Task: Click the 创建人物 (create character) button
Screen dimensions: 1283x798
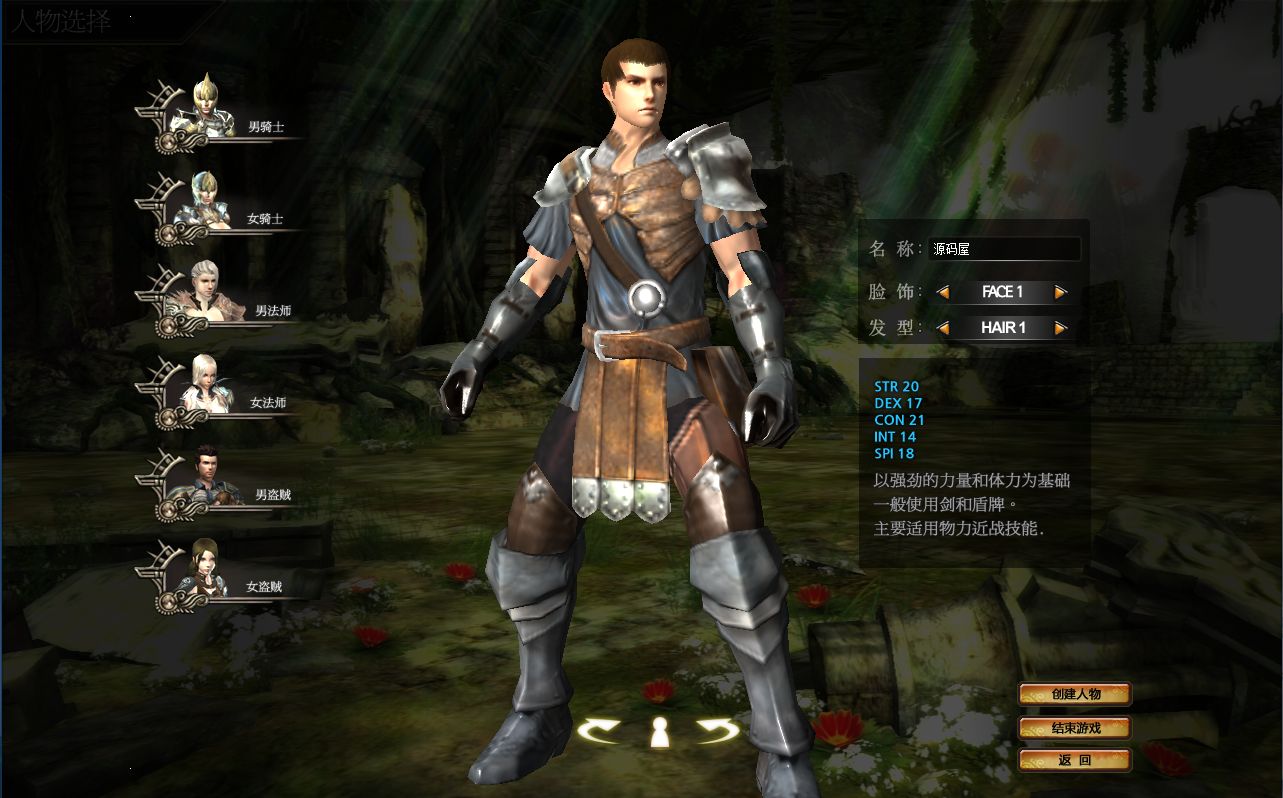Action: point(1075,693)
